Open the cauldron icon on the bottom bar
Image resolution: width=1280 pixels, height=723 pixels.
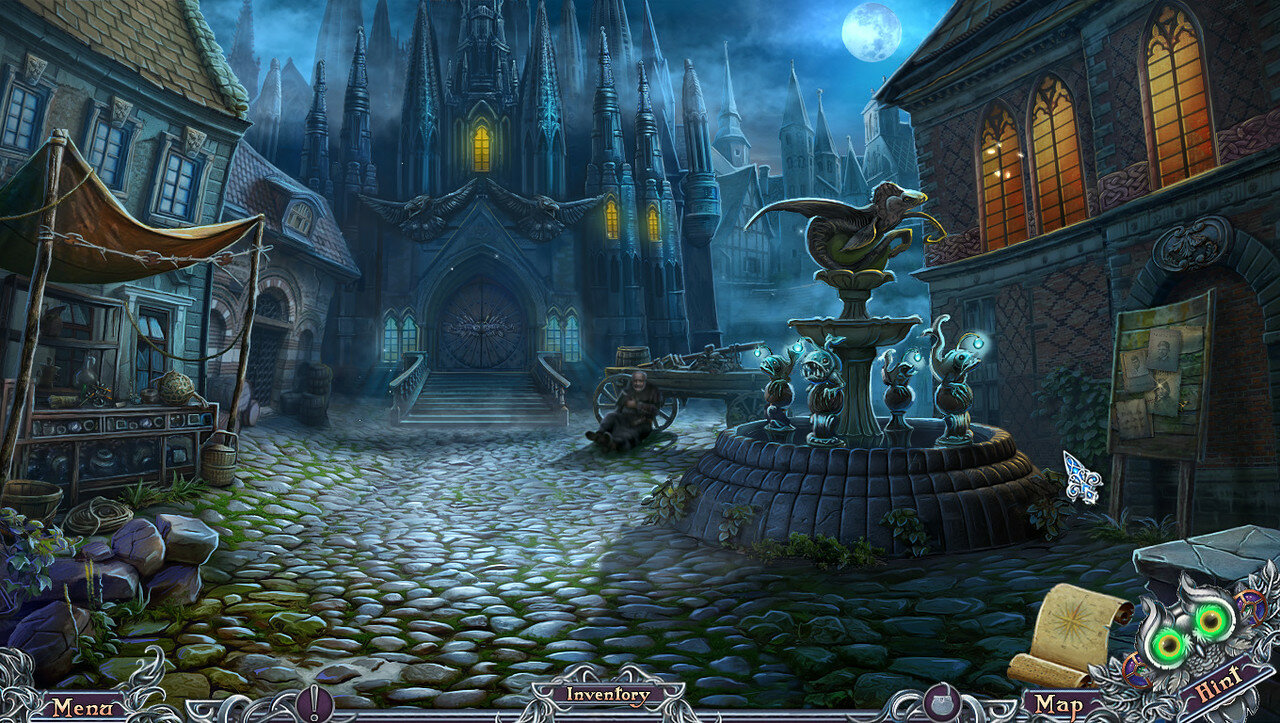tap(942, 703)
